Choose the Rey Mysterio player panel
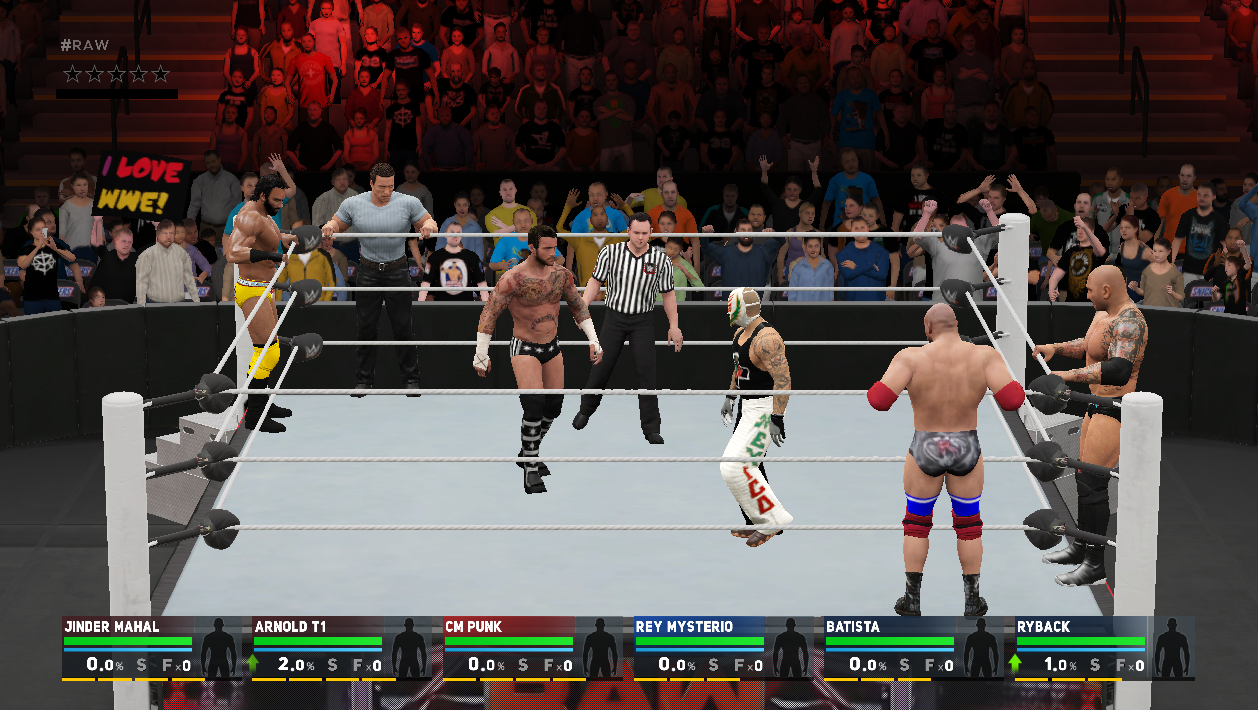Image resolution: width=1258 pixels, height=710 pixels. point(723,648)
